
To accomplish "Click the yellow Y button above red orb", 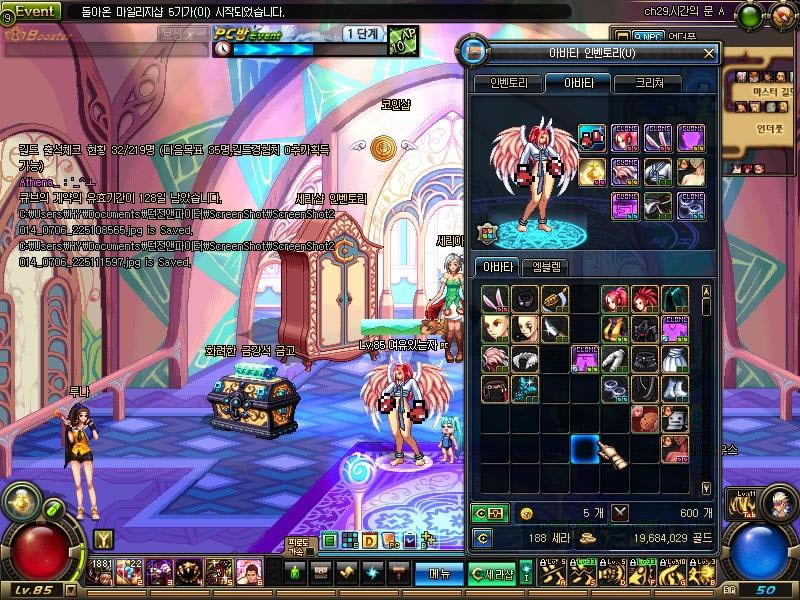I will click(x=102, y=539).
